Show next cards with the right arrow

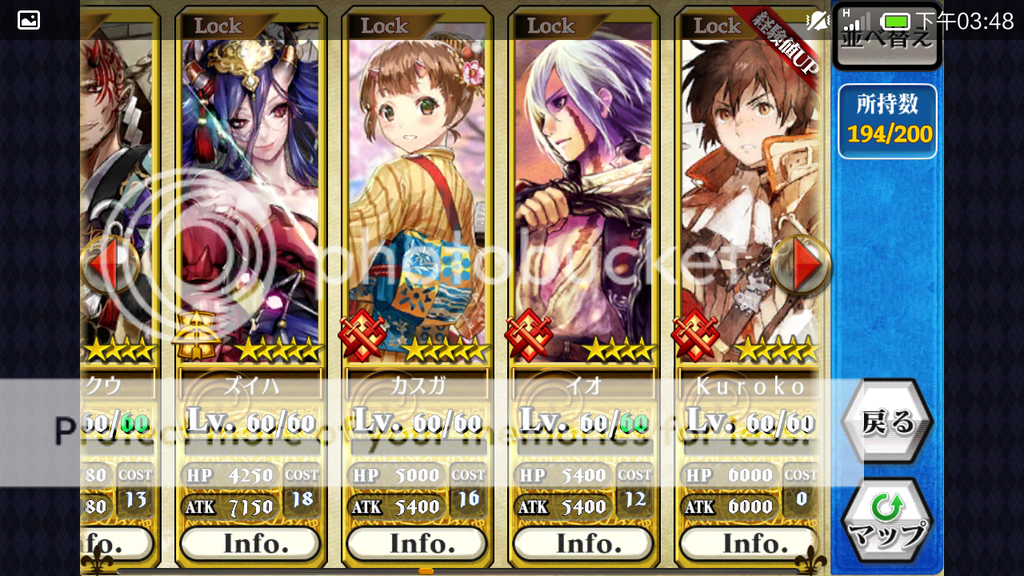pos(803,264)
